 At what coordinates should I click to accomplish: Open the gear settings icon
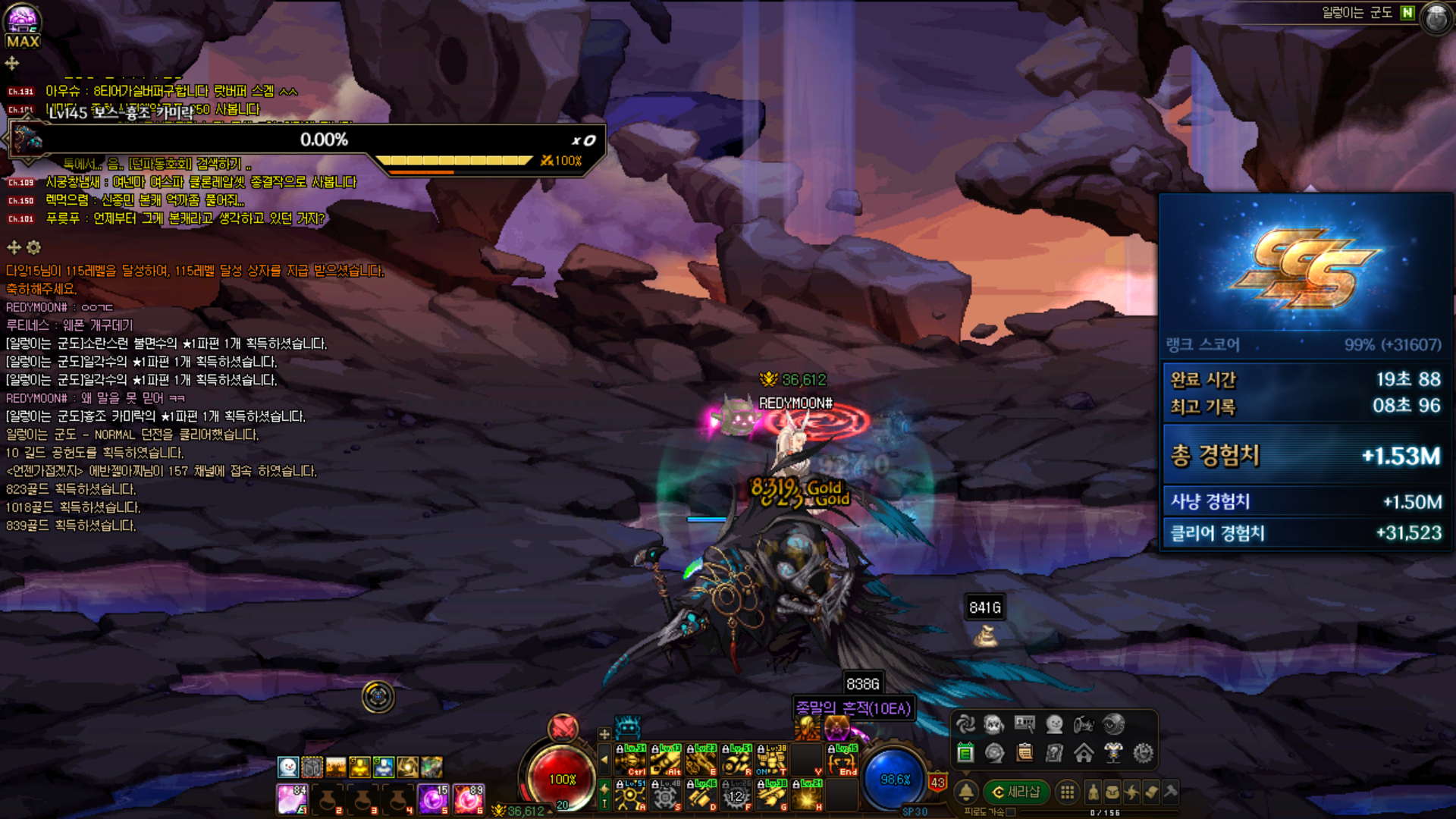click(x=1143, y=753)
